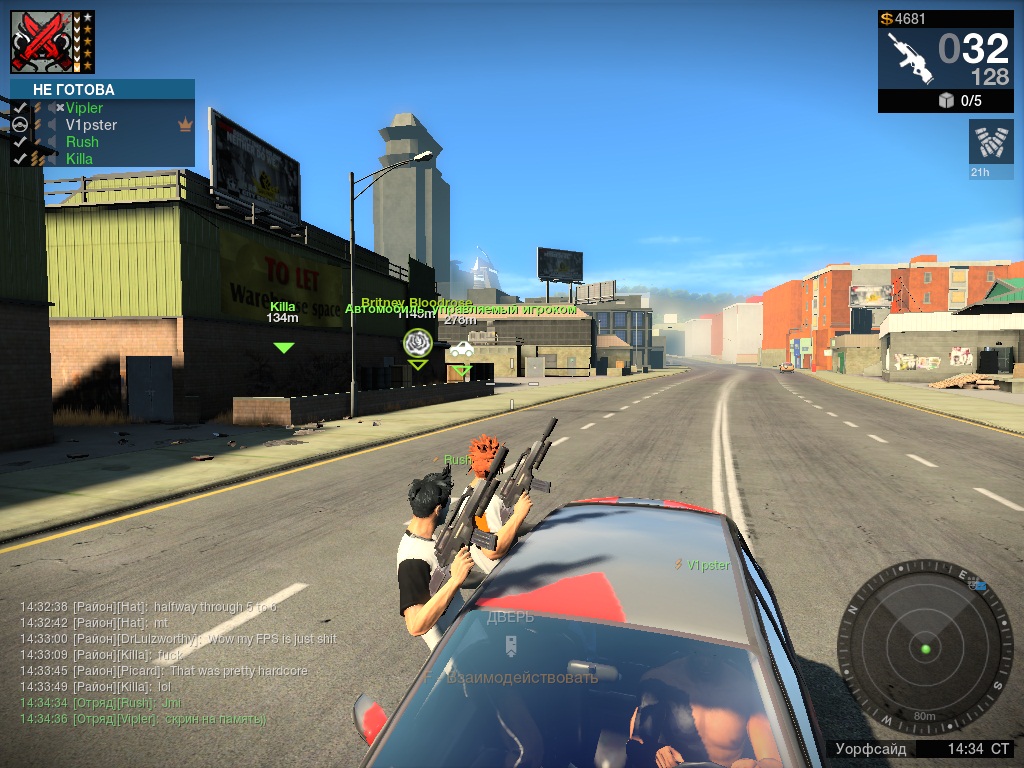The height and width of the screenshot is (768, 1024).
Task: Select Vipler in the group list
Action: [x=84, y=108]
